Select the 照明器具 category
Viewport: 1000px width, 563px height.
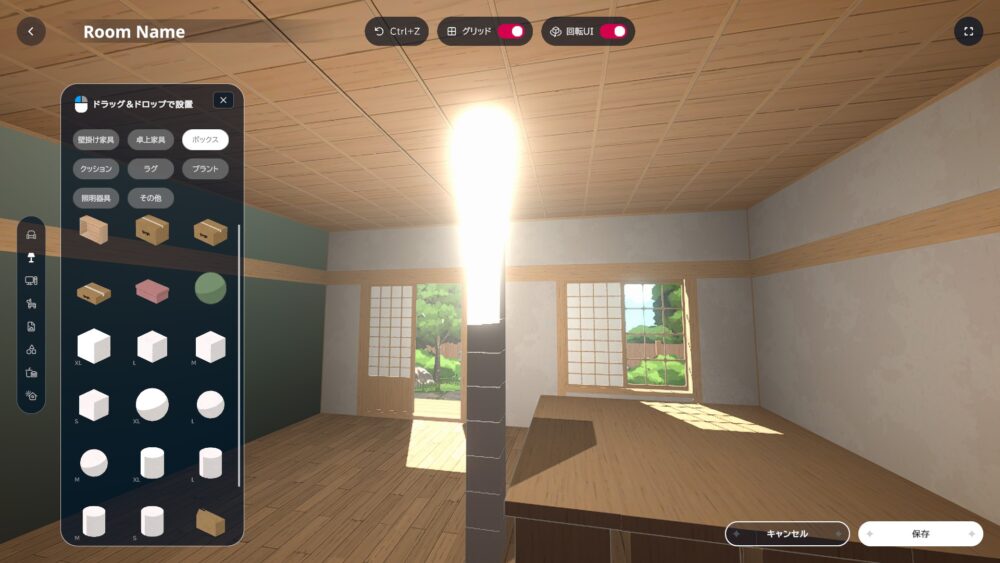point(96,198)
